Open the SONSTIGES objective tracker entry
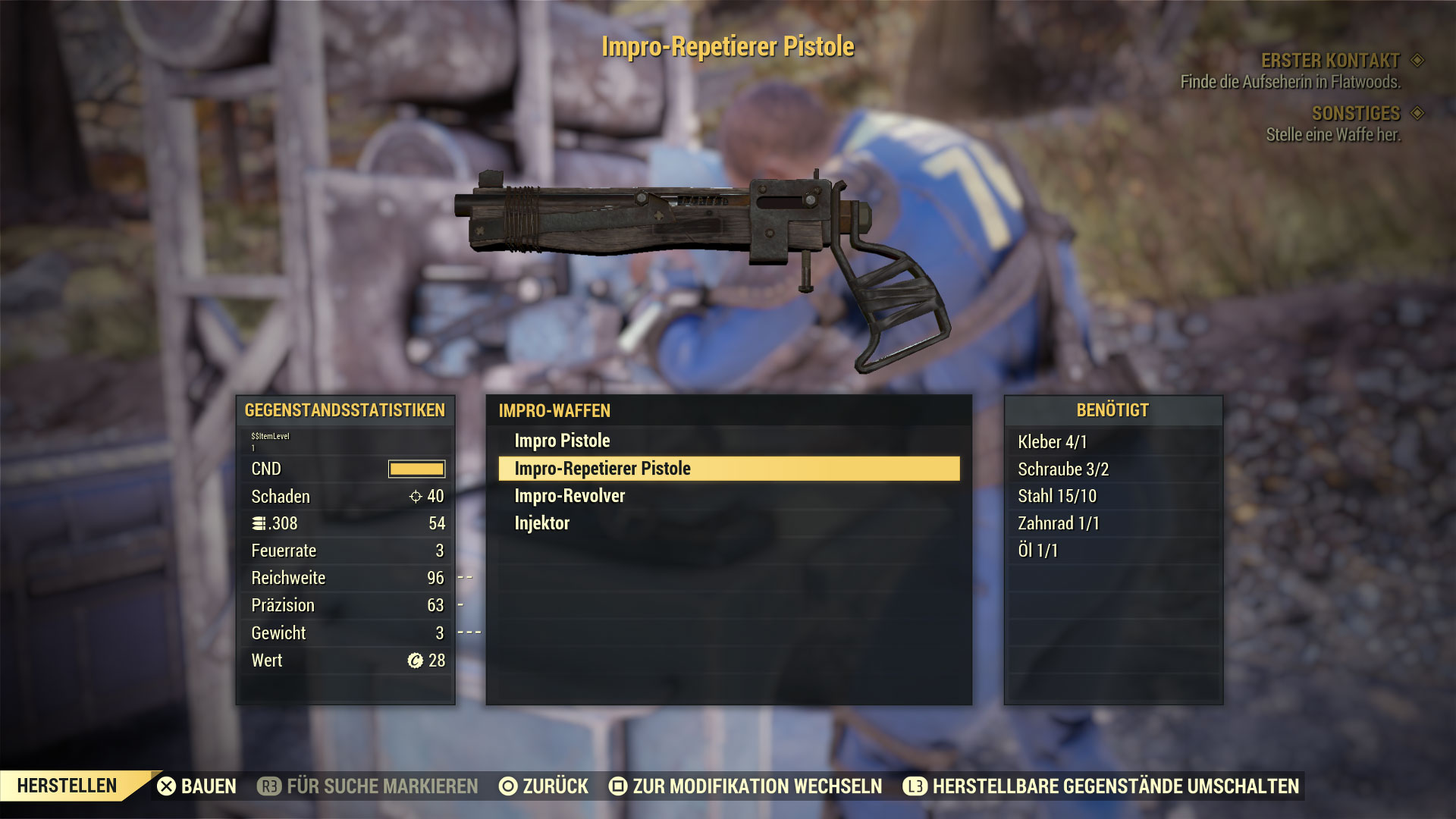Screen dimensions: 1456x819 (x=1355, y=114)
